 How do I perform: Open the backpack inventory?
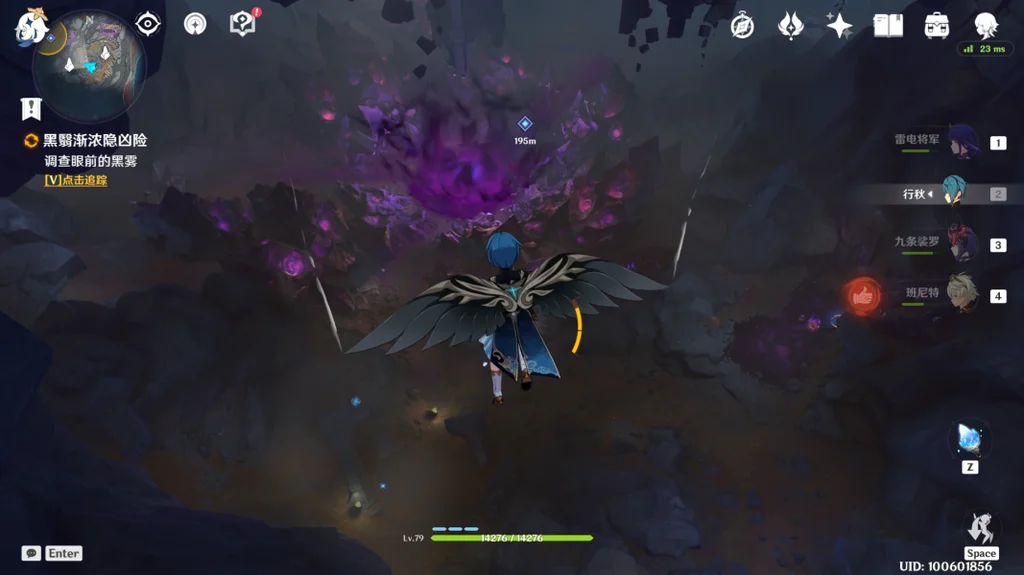click(937, 26)
